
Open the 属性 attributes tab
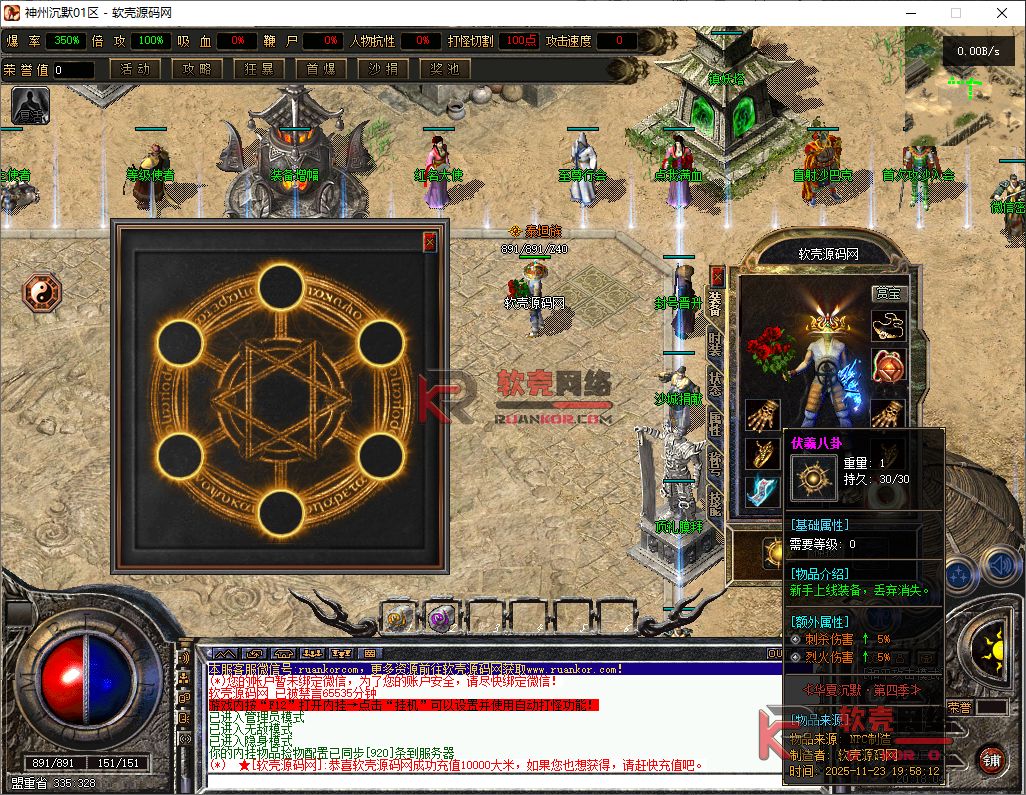point(715,422)
